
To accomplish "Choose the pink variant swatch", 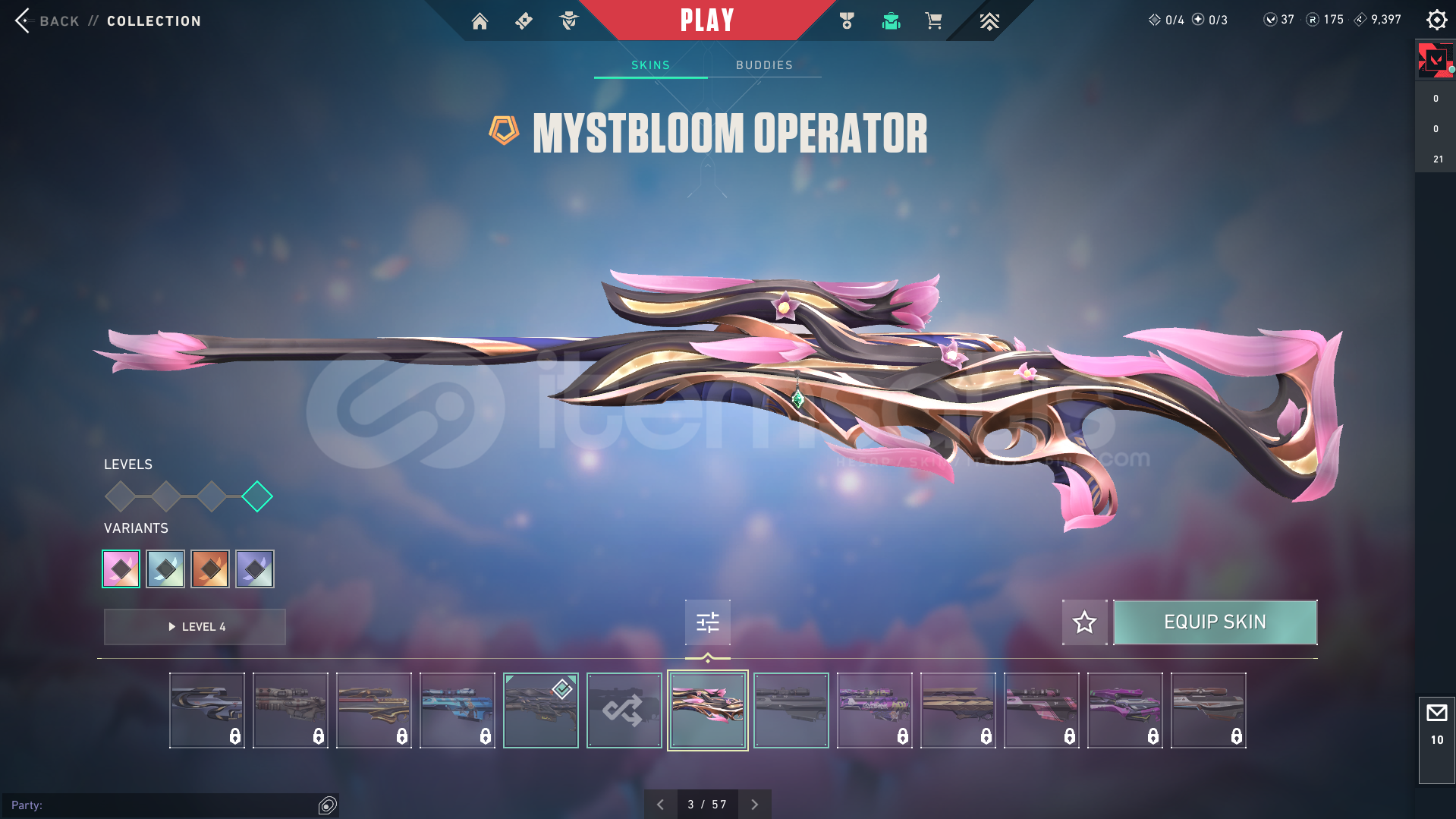I will 121,569.
